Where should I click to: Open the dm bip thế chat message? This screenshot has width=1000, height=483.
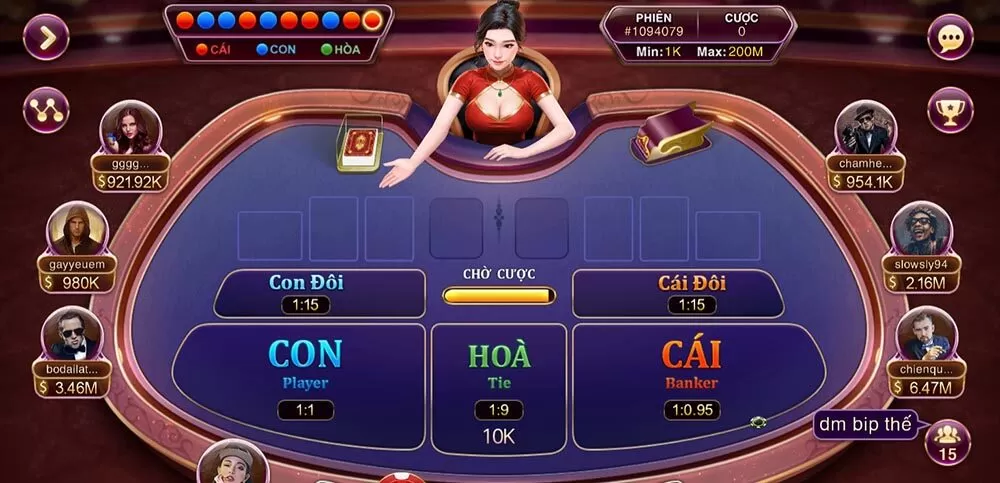pos(865,425)
